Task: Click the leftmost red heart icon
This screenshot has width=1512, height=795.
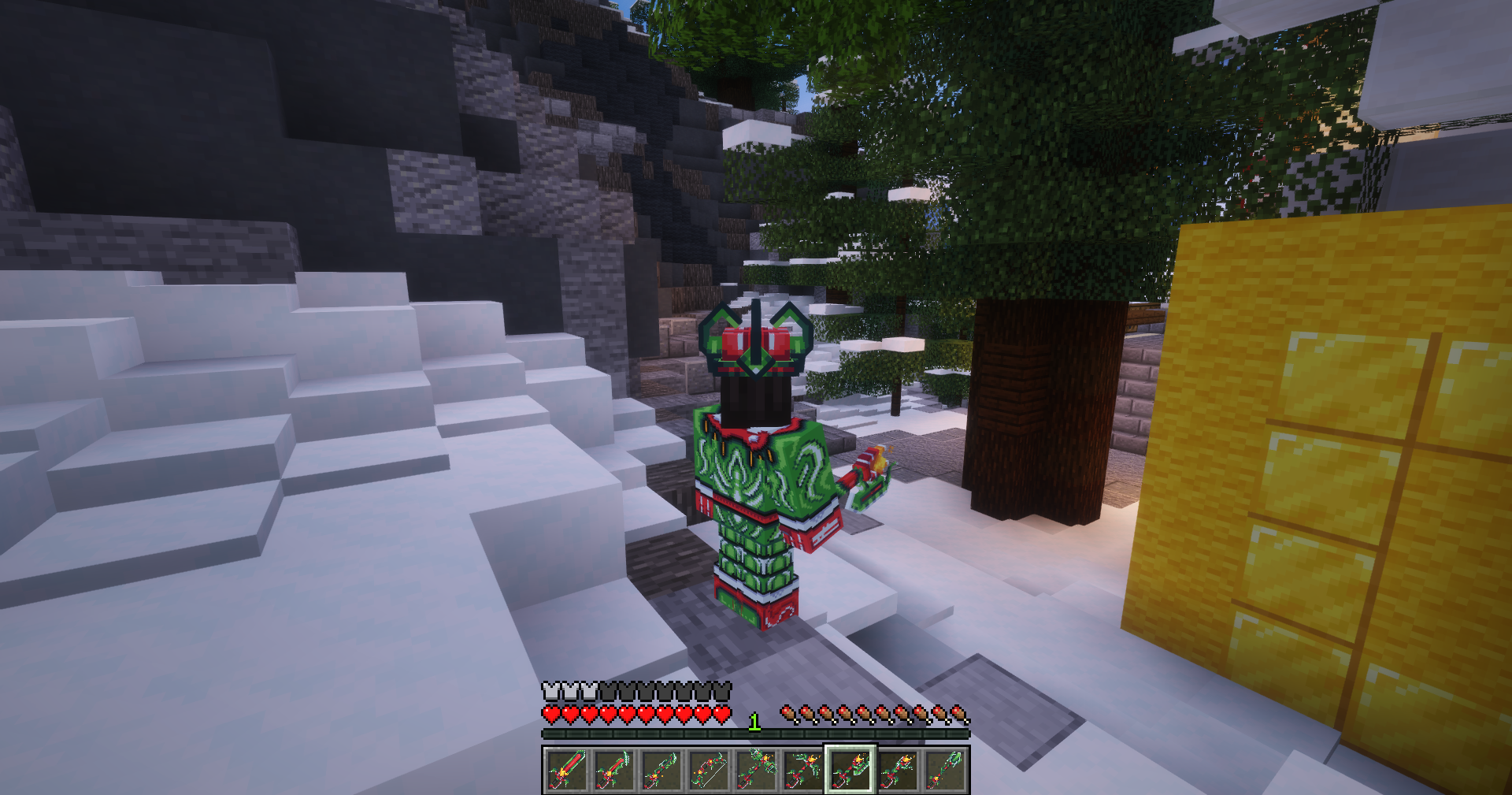Action: tap(550, 714)
